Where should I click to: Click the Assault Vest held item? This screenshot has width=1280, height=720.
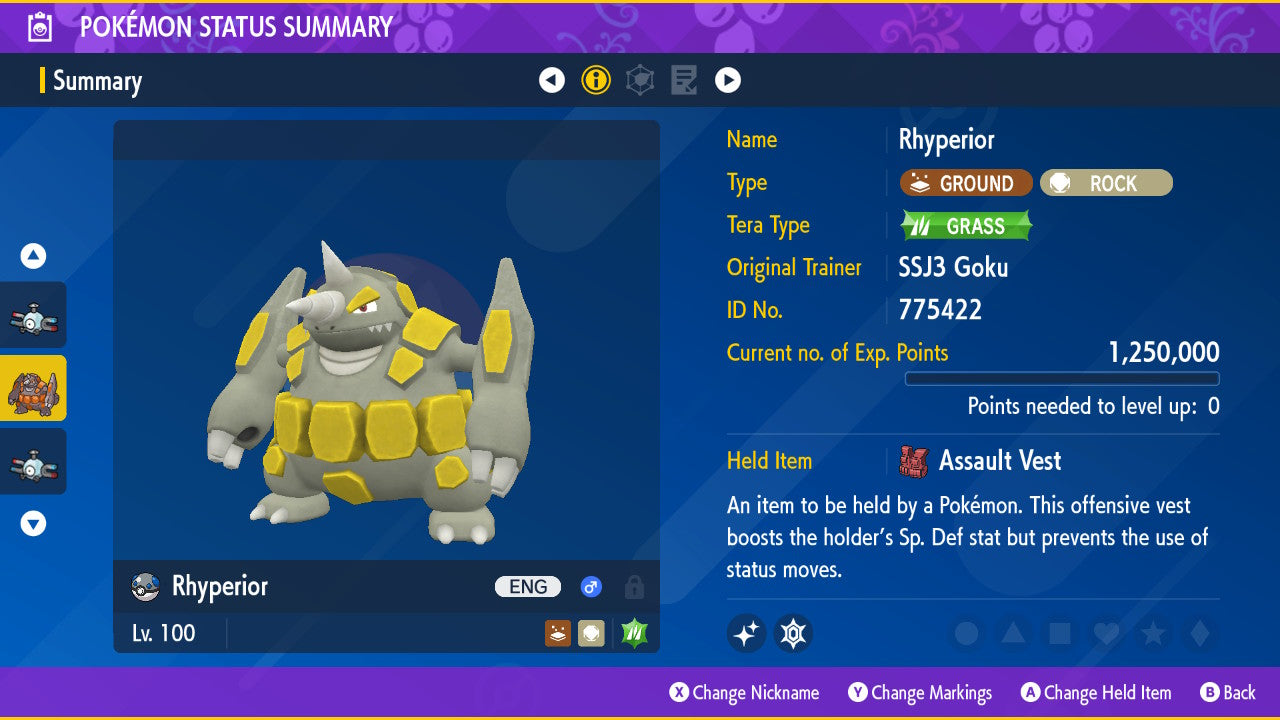point(998,461)
